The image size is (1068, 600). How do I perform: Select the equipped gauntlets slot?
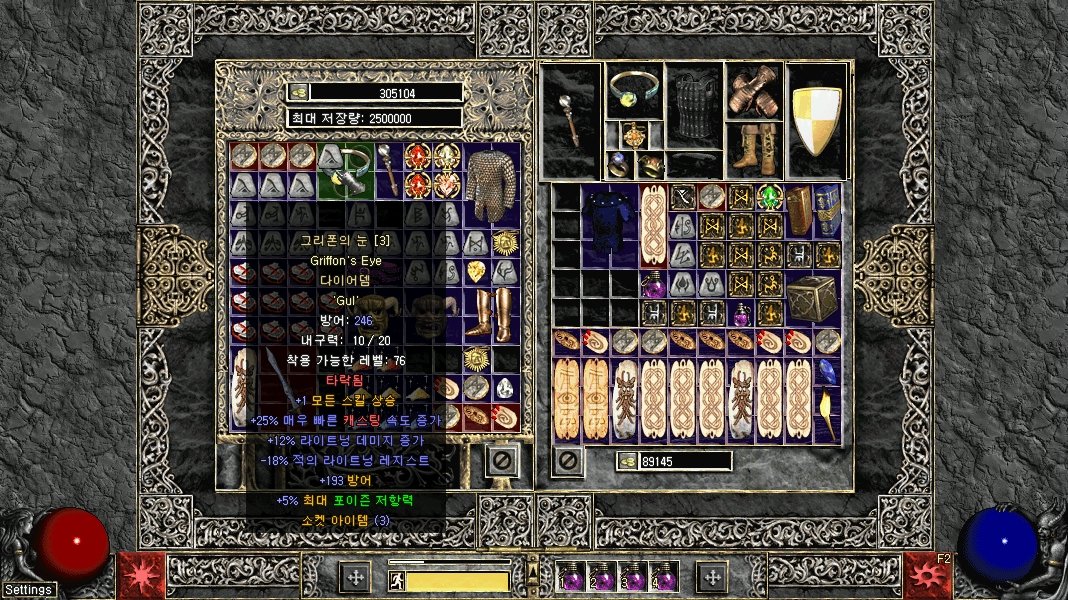pyautogui.click(x=755, y=92)
